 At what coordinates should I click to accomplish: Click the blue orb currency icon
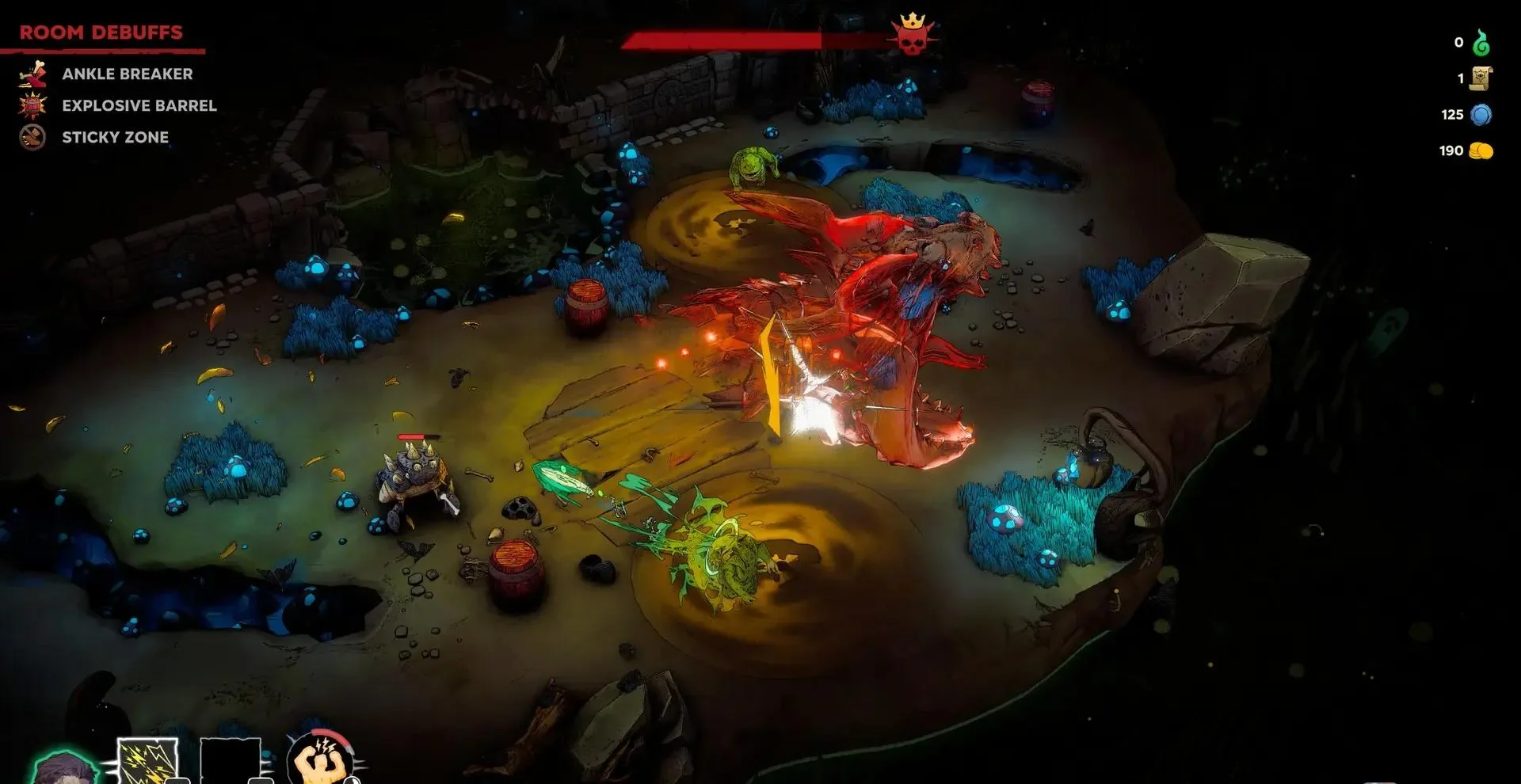[x=1481, y=115]
